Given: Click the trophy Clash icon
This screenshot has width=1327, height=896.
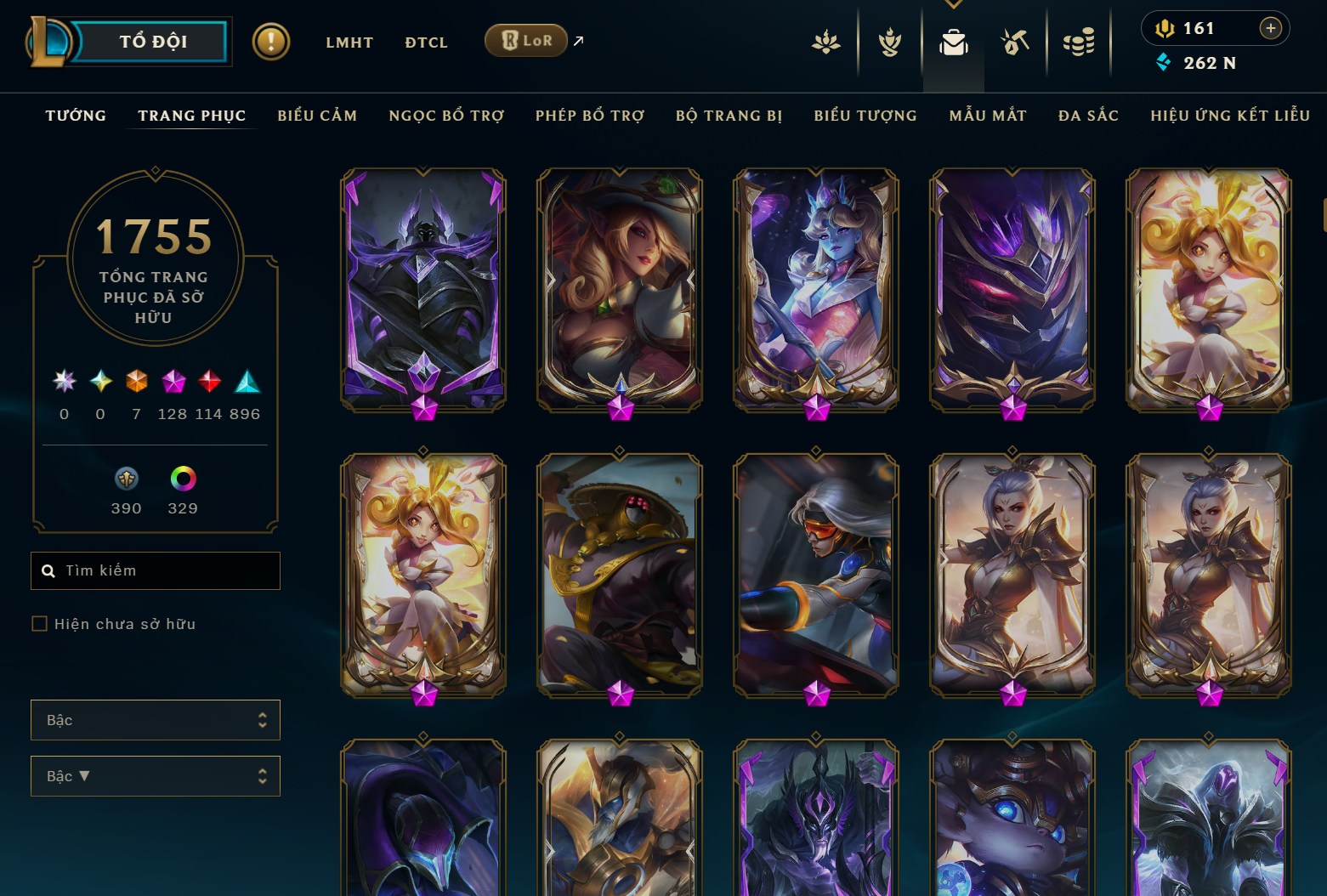Looking at the screenshot, I should [888, 42].
